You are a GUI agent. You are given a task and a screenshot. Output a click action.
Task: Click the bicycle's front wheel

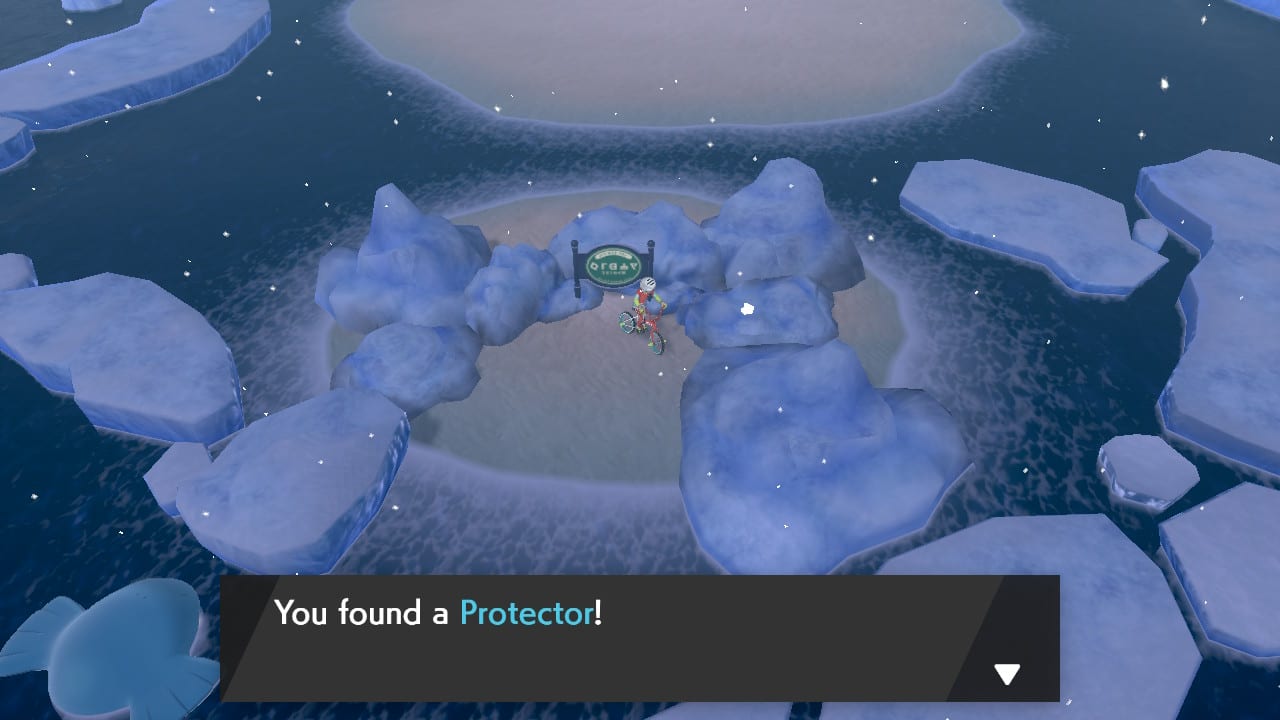(x=660, y=345)
